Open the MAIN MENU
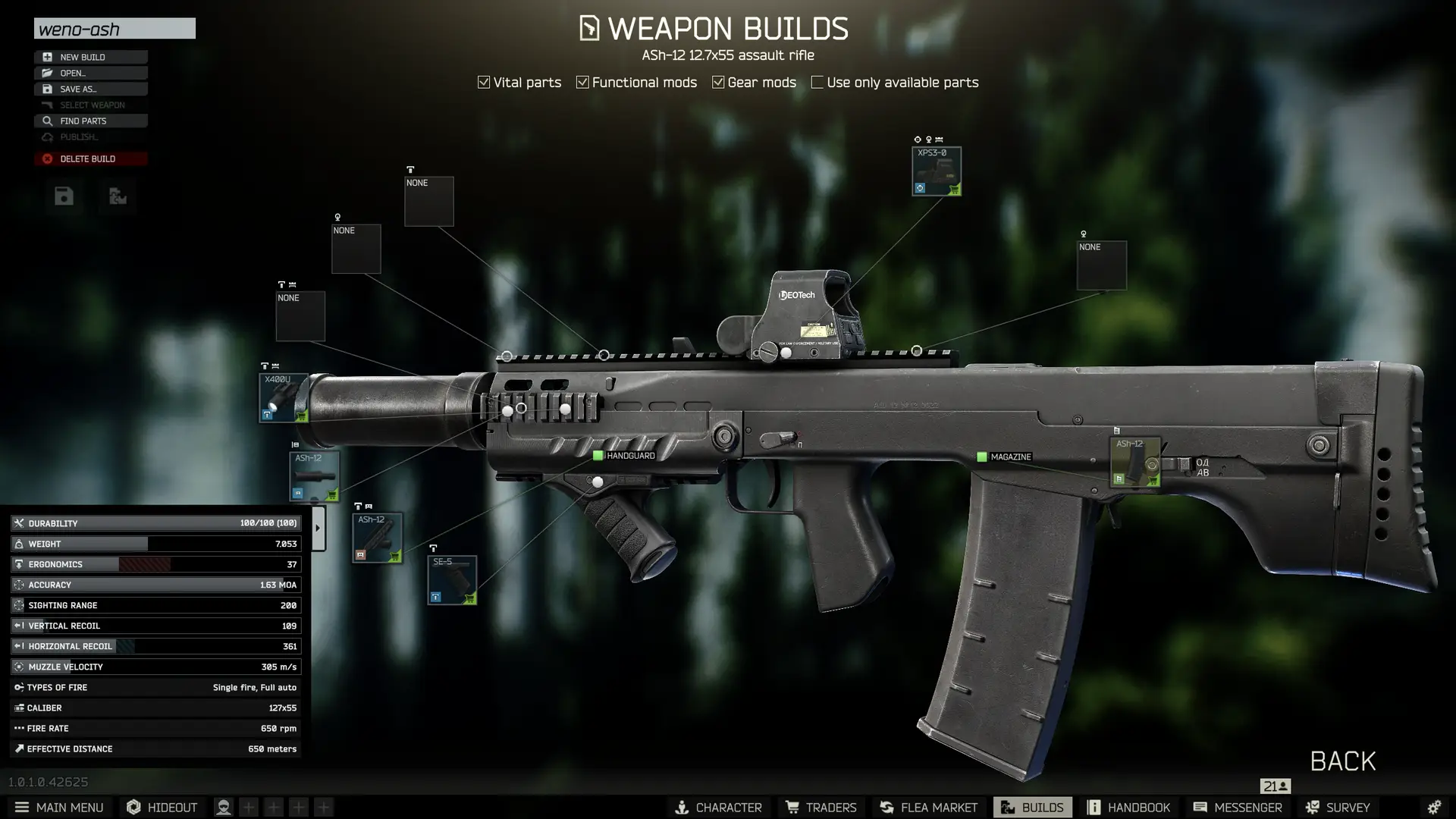Viewport: 1456px width, 819px height. click(x=59, y=808)
